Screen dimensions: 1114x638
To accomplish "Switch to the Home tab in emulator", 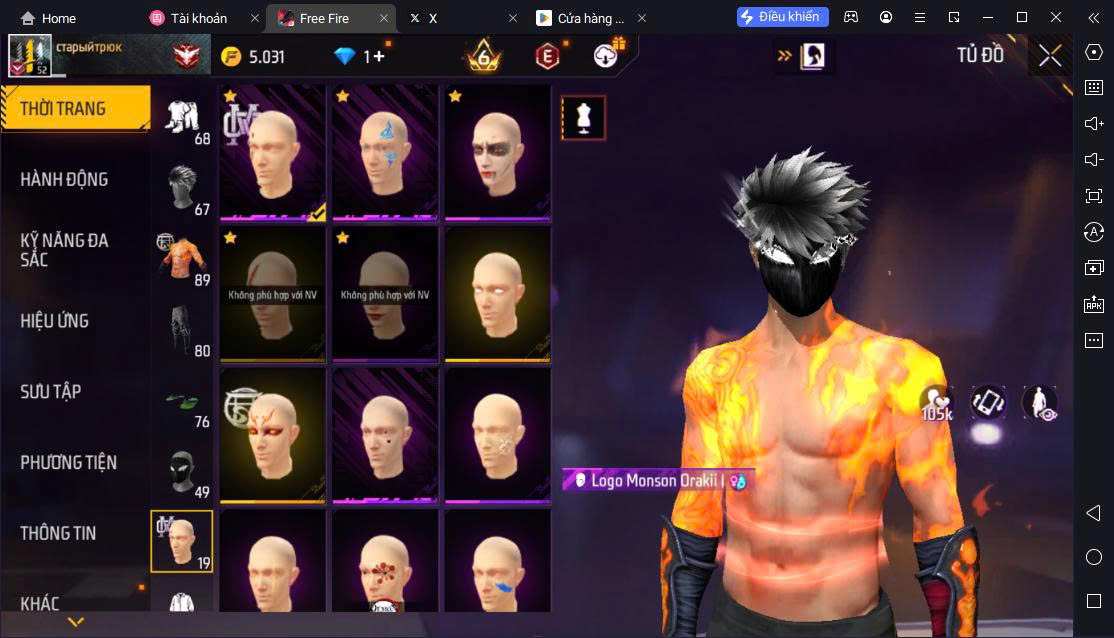I will pyautogui.click(x=49, y=18).
